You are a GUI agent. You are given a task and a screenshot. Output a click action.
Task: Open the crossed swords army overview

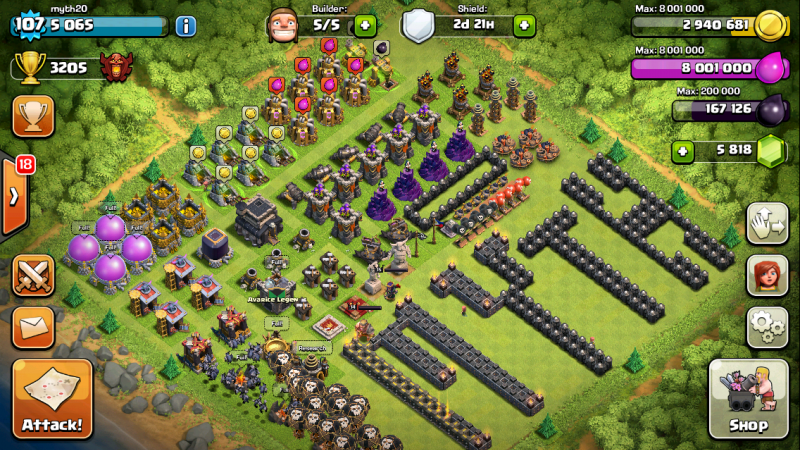tap(33, 275)
